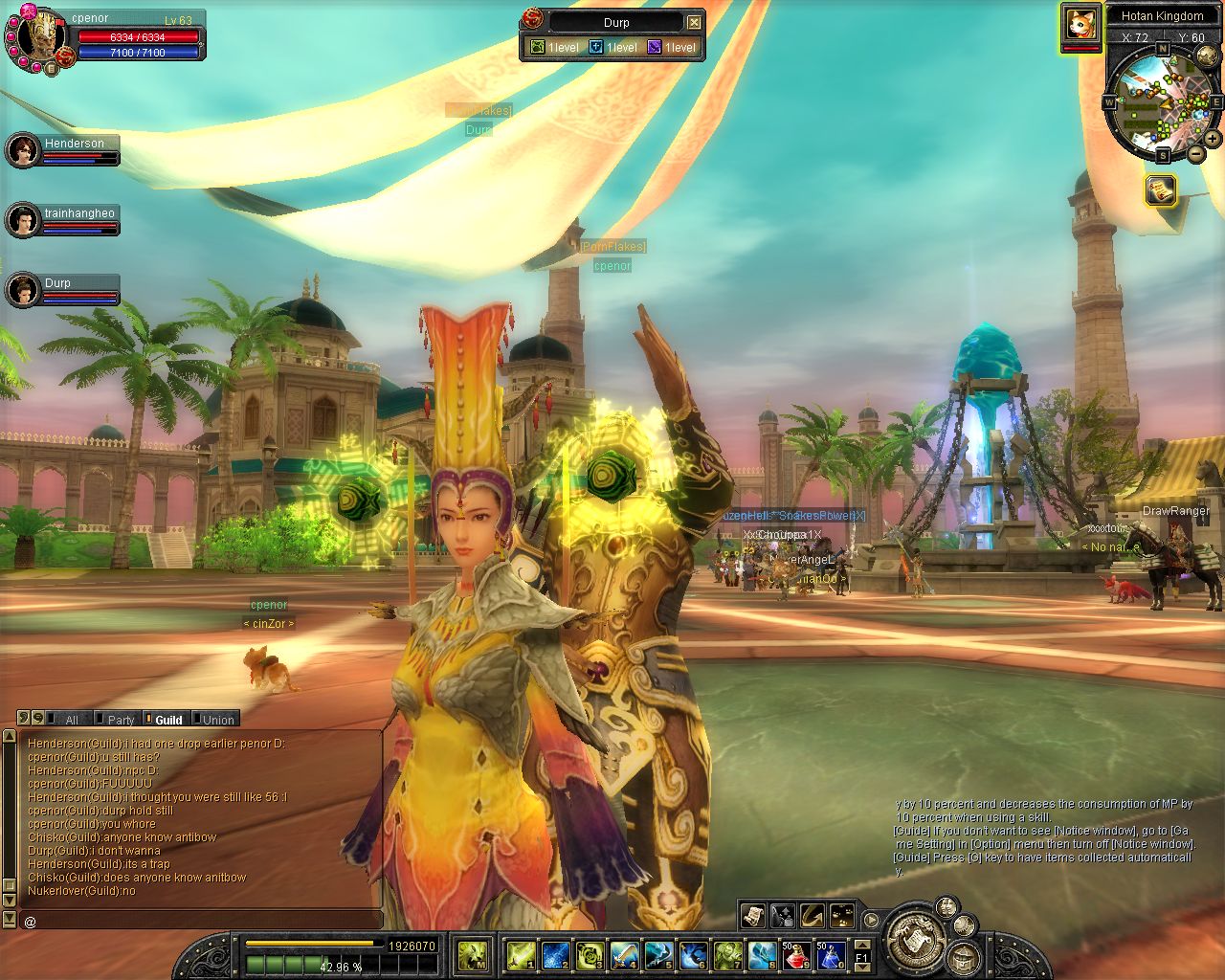Zoom in the minimap with plus button
The width and height of the screenshot is (1225, 980).
tap(1213, 139)
